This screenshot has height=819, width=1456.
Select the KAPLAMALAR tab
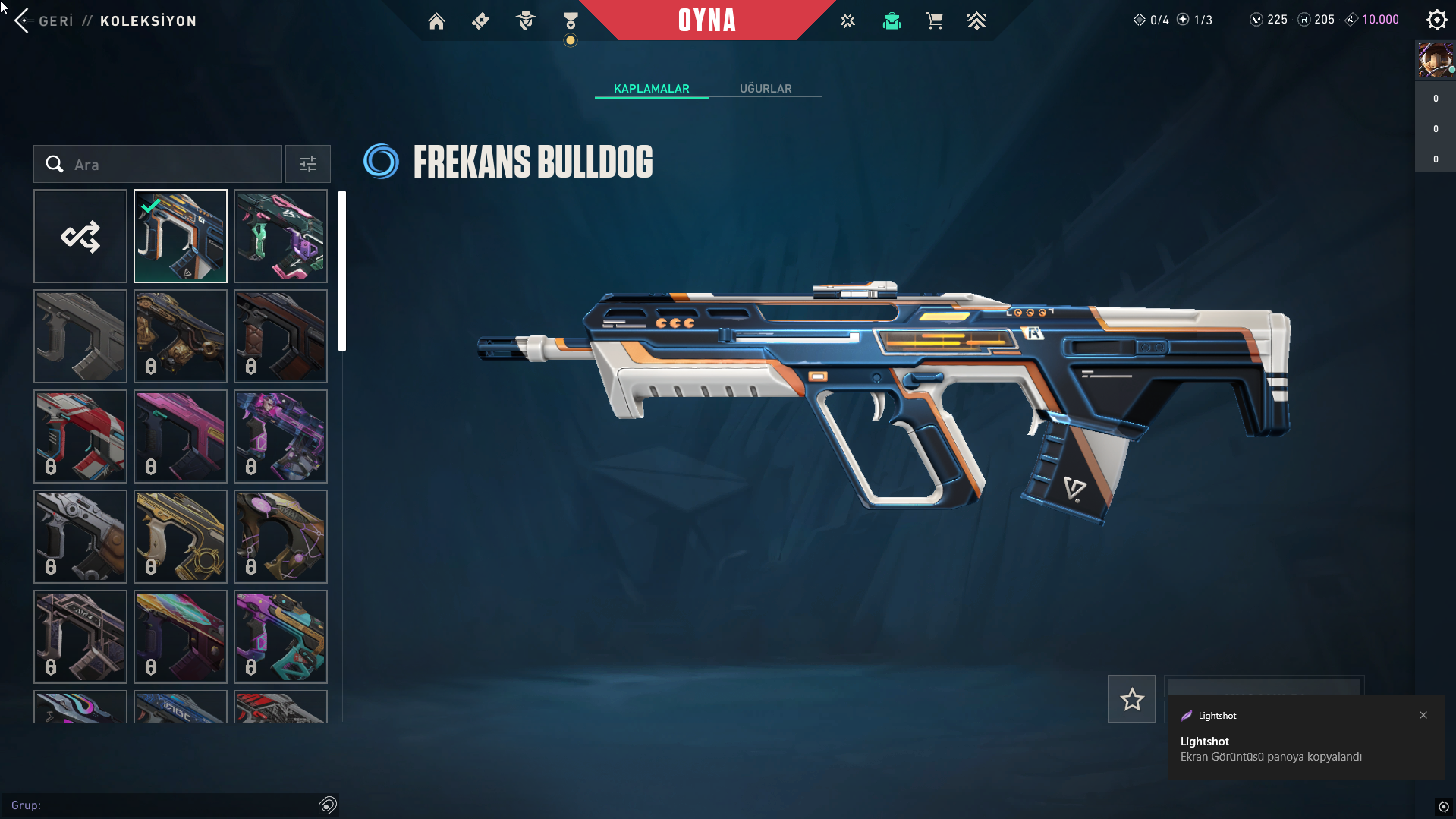pos(651,89)
